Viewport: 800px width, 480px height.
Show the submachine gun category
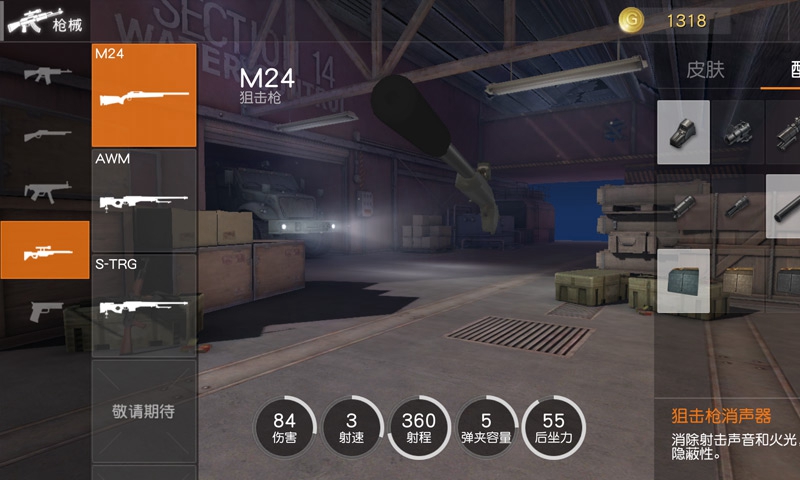tap(45, 191)
